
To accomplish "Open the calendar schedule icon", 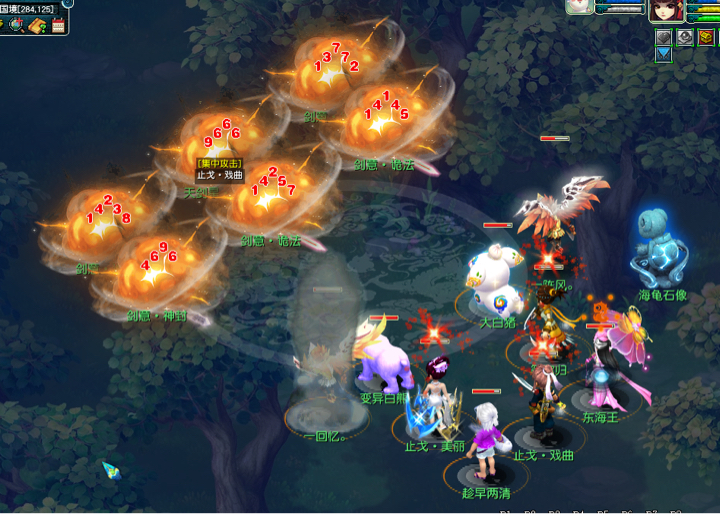I will click(58, 25).
